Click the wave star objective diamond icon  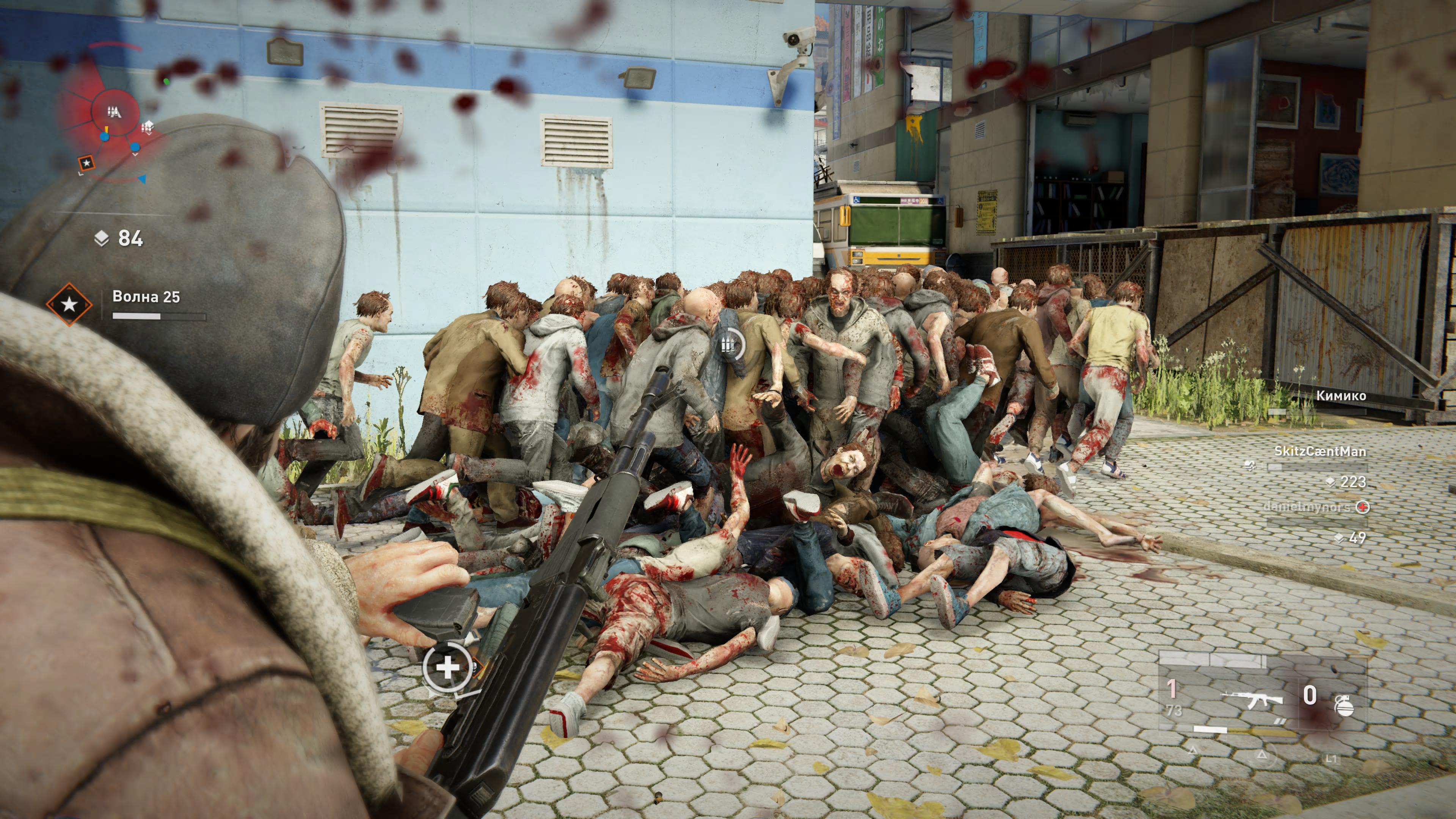[x=69, y=304]
